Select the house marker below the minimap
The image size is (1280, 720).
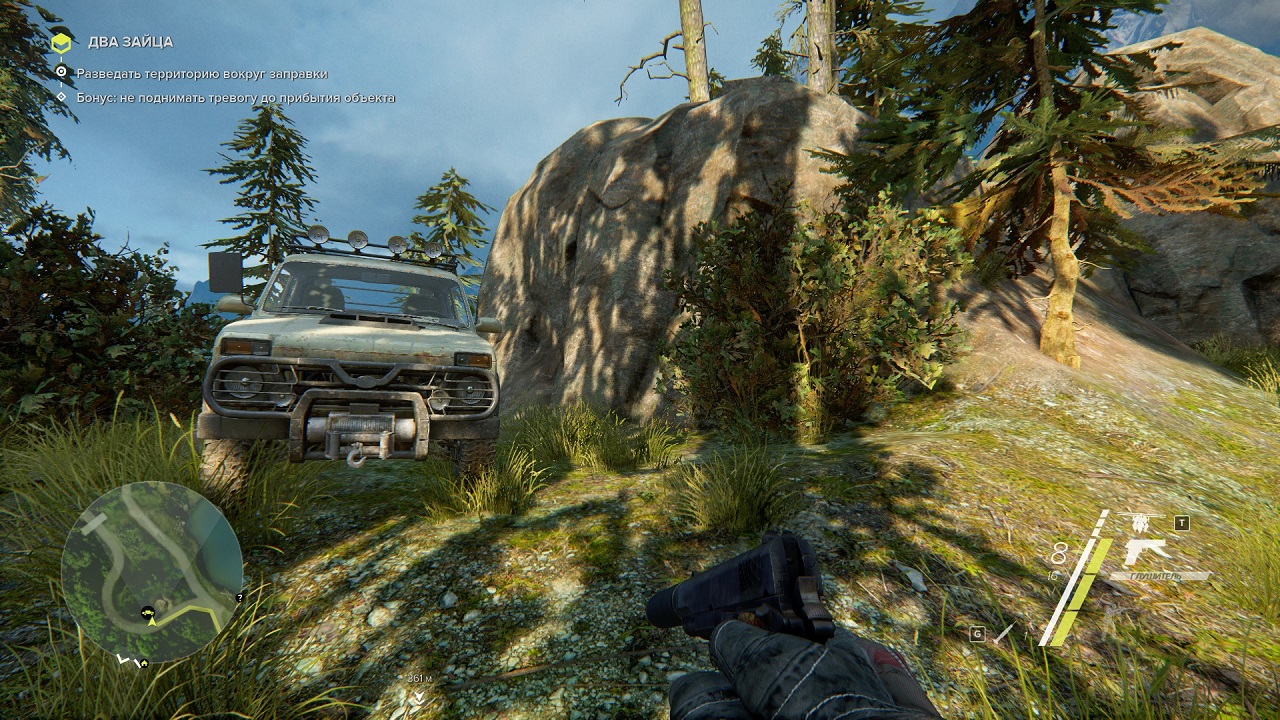(x=144, y=662)
